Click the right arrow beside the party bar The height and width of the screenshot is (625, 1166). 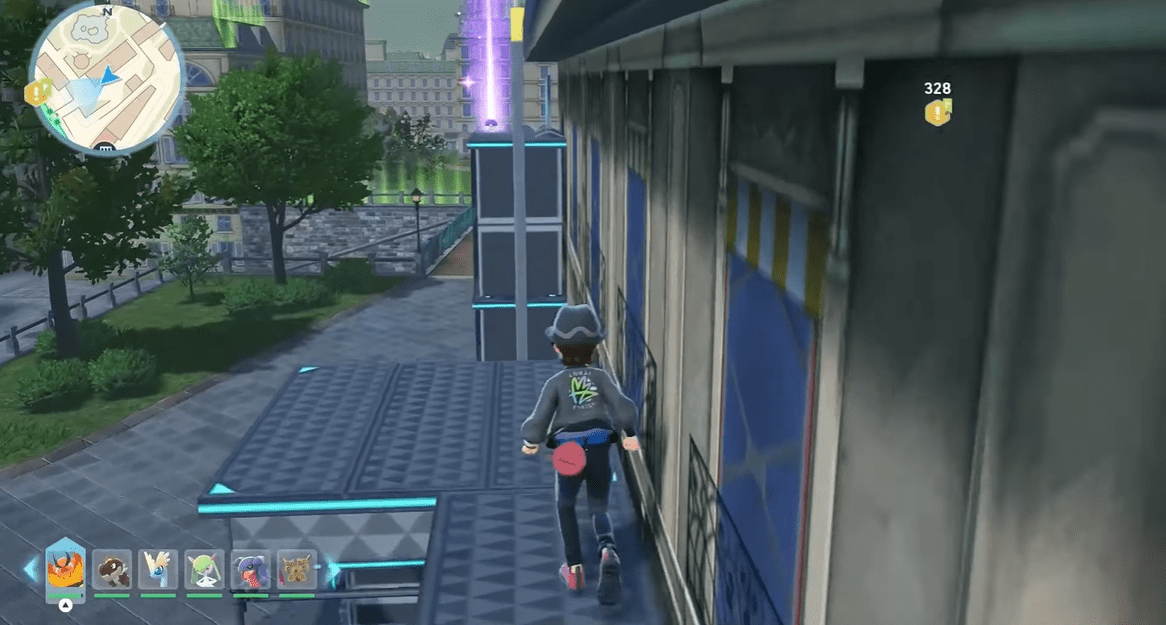(x=333, y=572)
